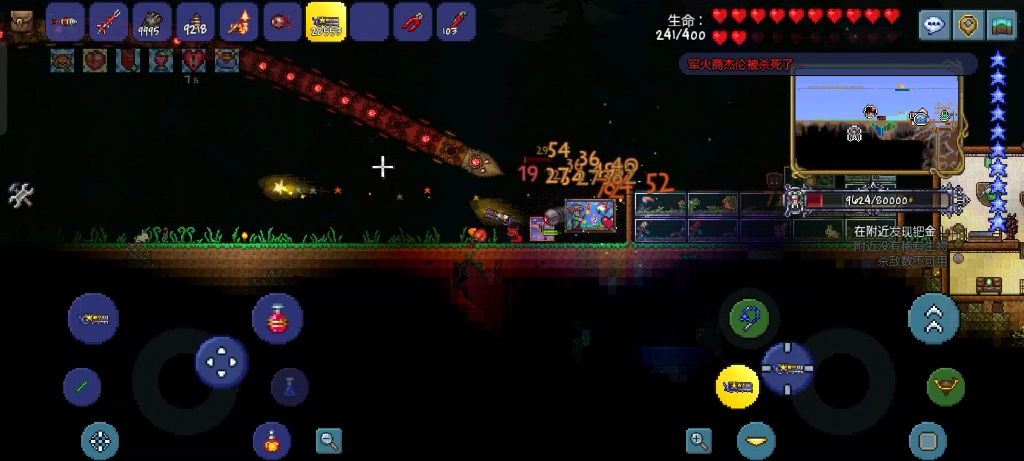This screenshot has width=1024, height=461.
Task: Open the chat speech bubble
Action: tap(935, 25)
